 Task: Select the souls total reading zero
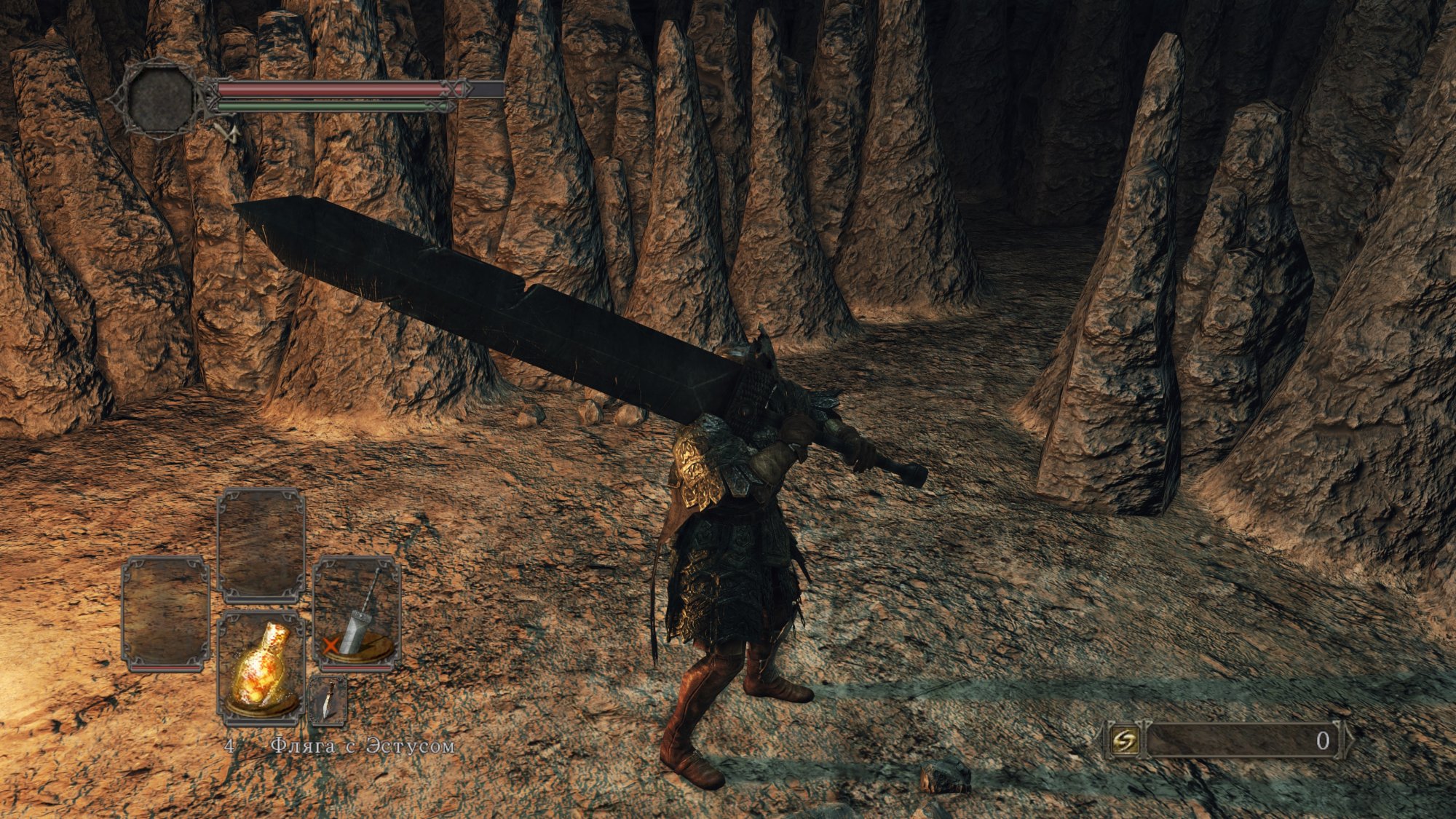1324,739
